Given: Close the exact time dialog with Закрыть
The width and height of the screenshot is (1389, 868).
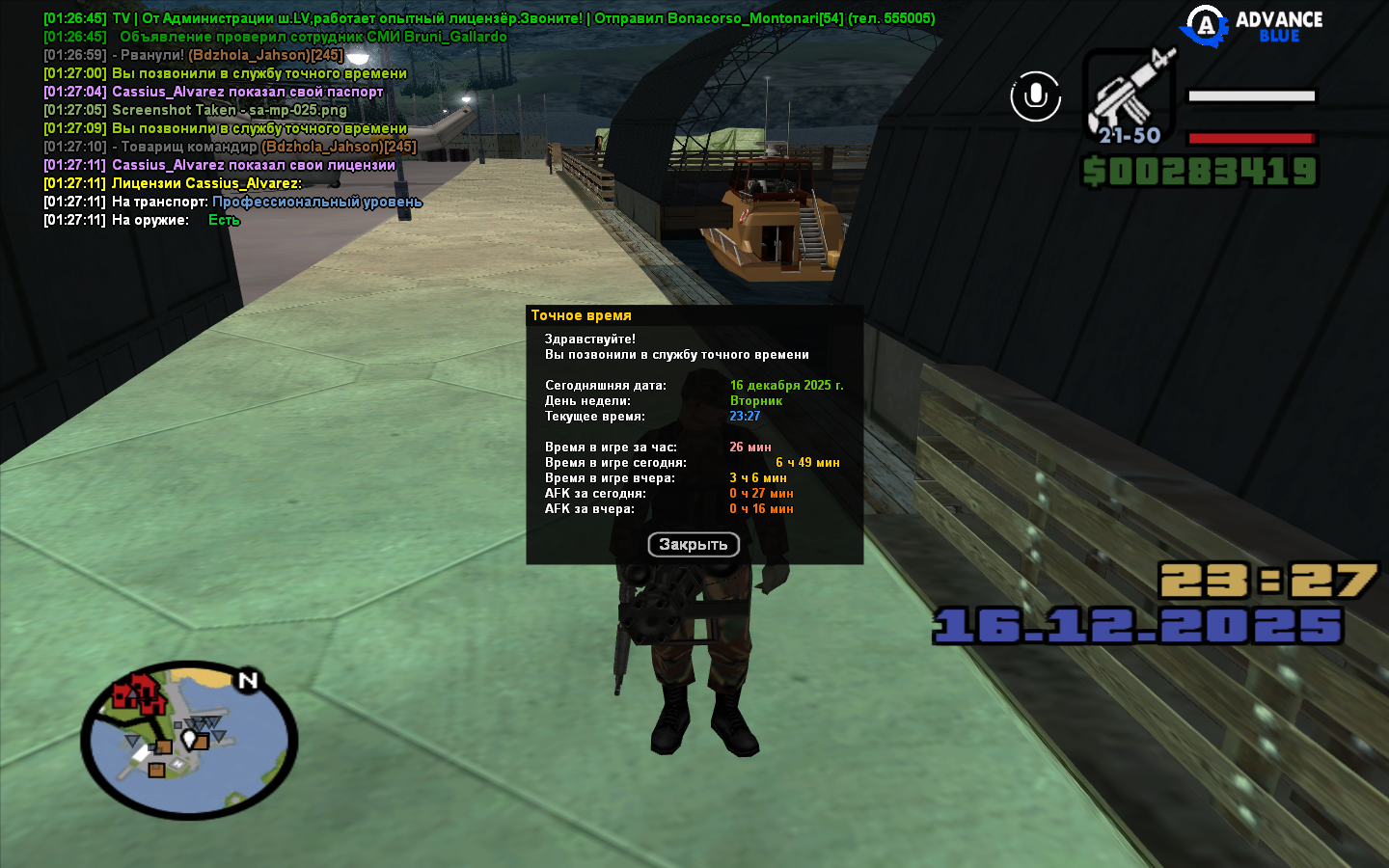Looking at the screenshot, I should click(694, 545).
